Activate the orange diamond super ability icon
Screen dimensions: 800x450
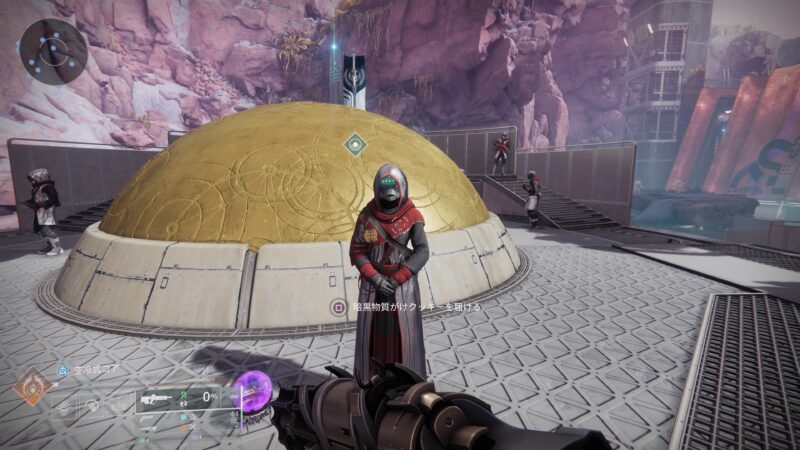point(33,388)
